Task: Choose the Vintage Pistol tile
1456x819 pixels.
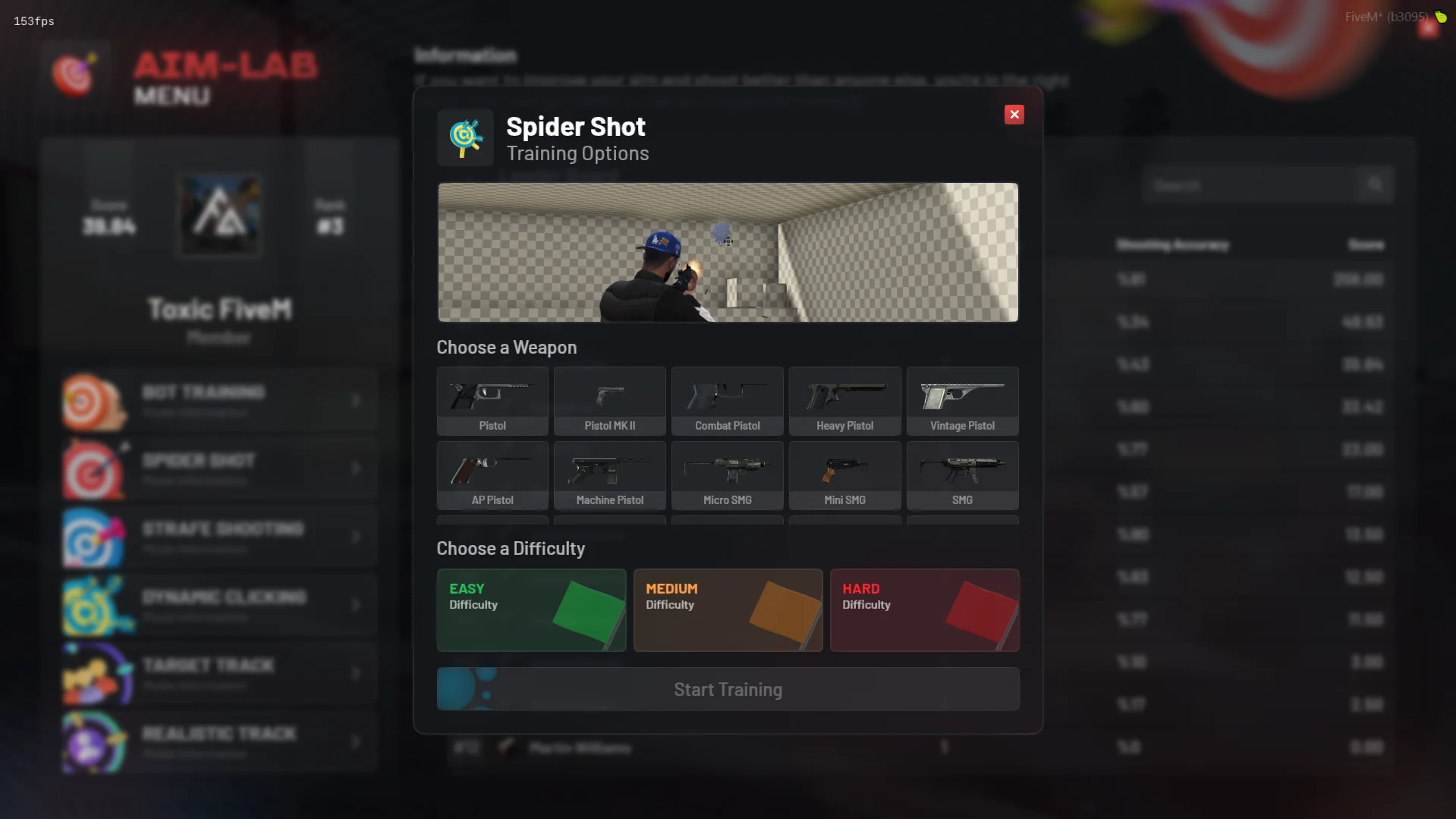Action: [x=962, y=402]
